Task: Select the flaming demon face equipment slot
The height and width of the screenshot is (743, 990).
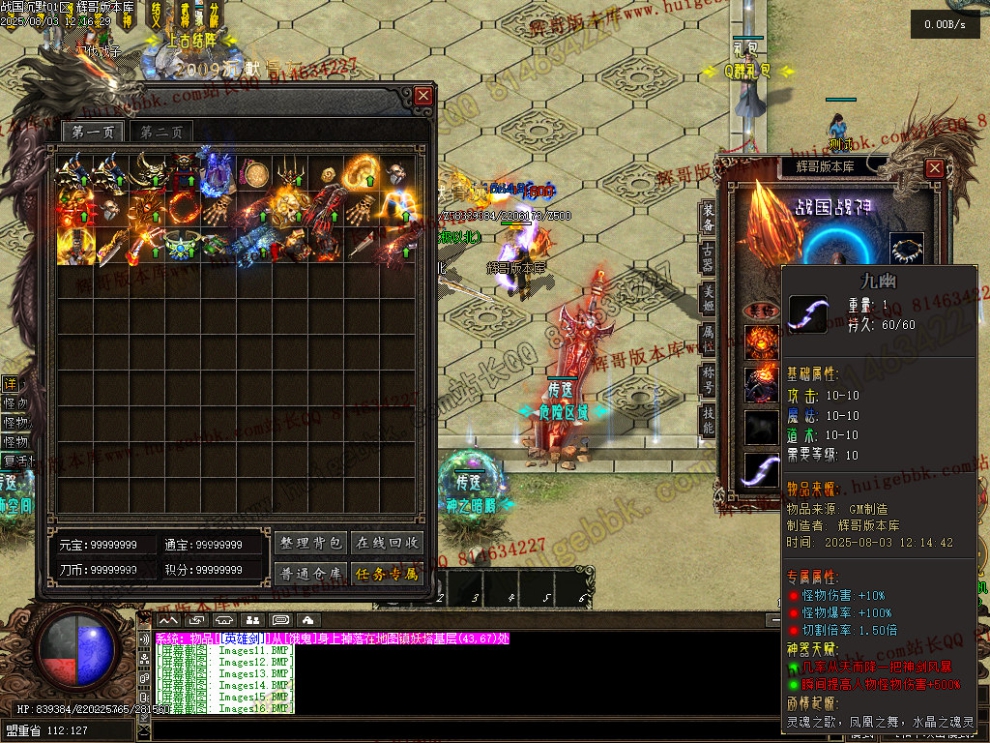Action: pos(762,343)
